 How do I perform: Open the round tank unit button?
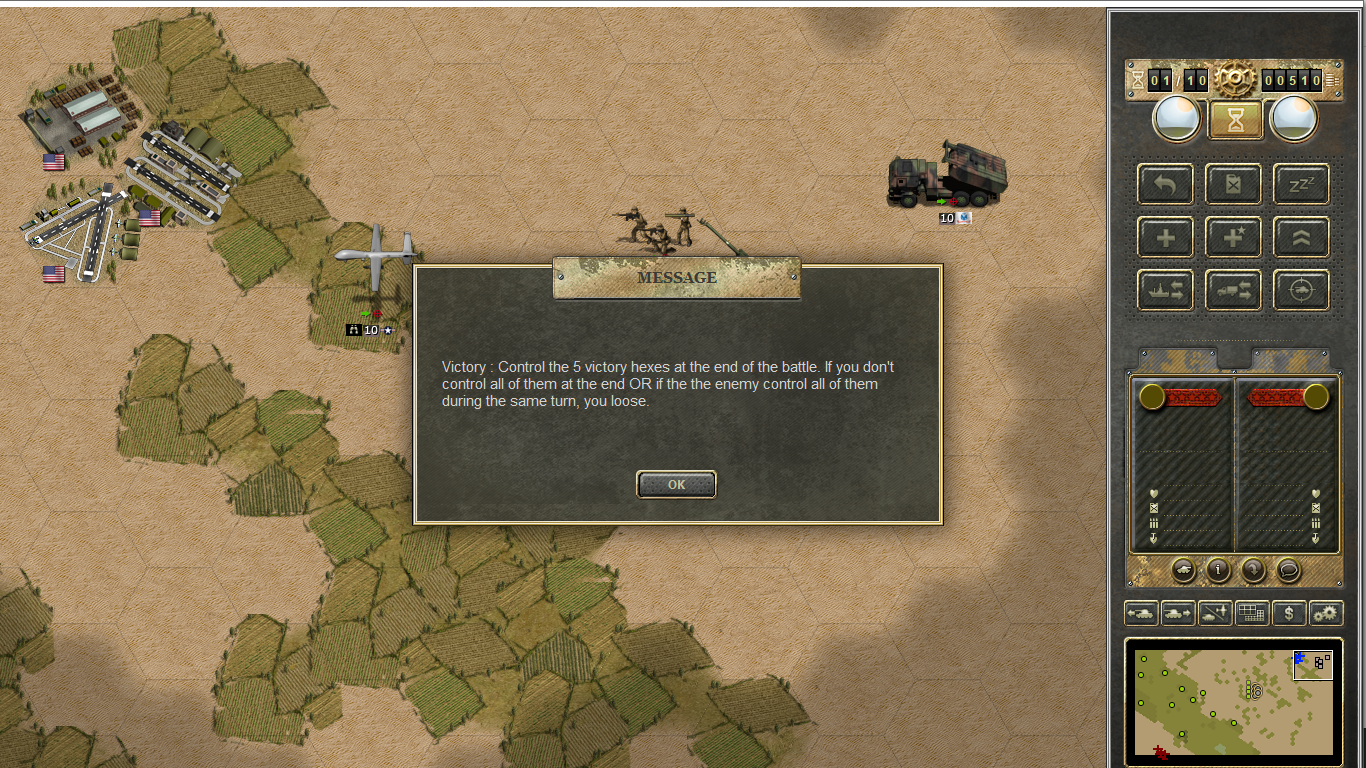1183,570
